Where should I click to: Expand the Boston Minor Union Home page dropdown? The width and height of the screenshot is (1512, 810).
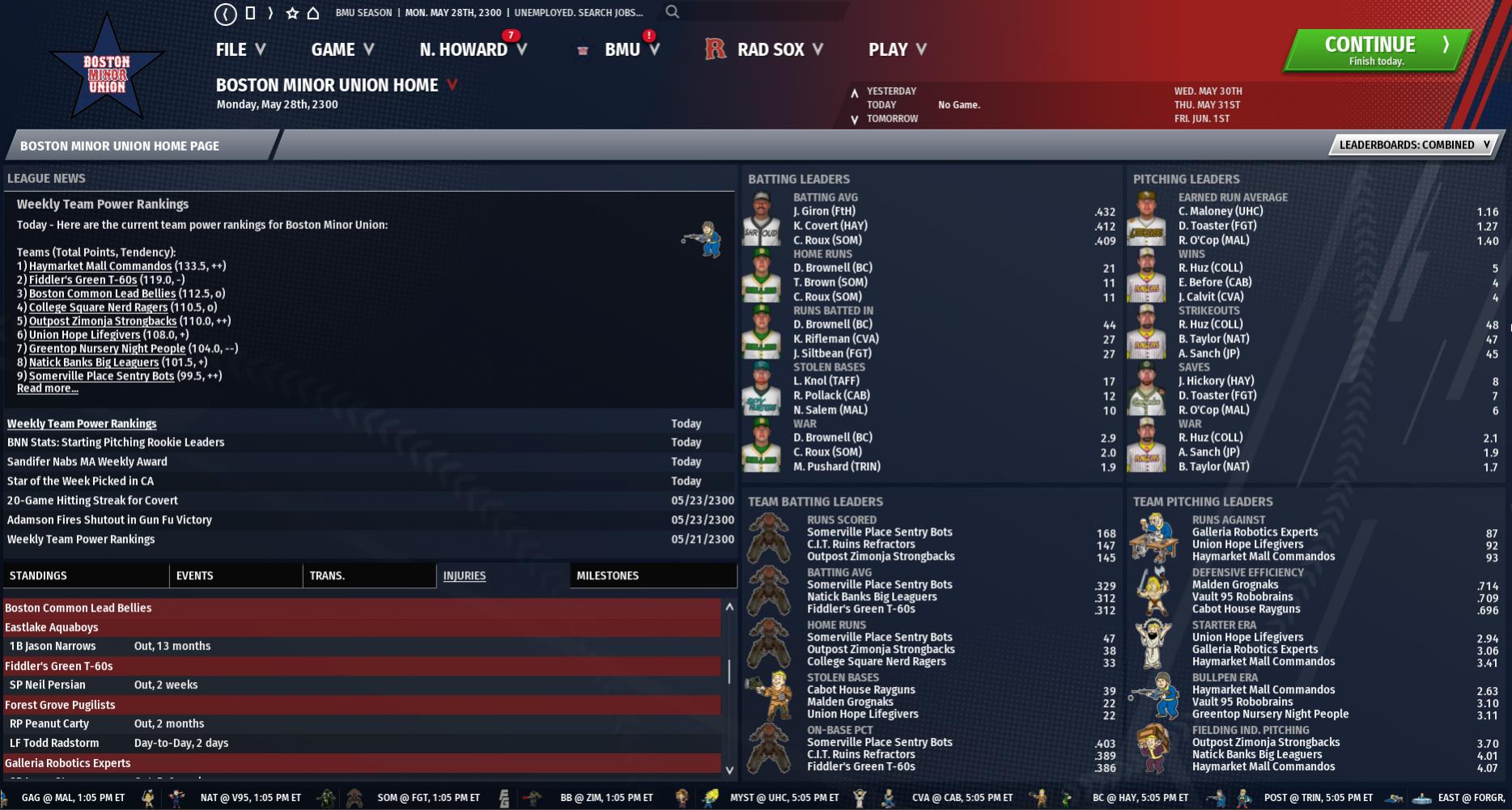tap(452, 84)
